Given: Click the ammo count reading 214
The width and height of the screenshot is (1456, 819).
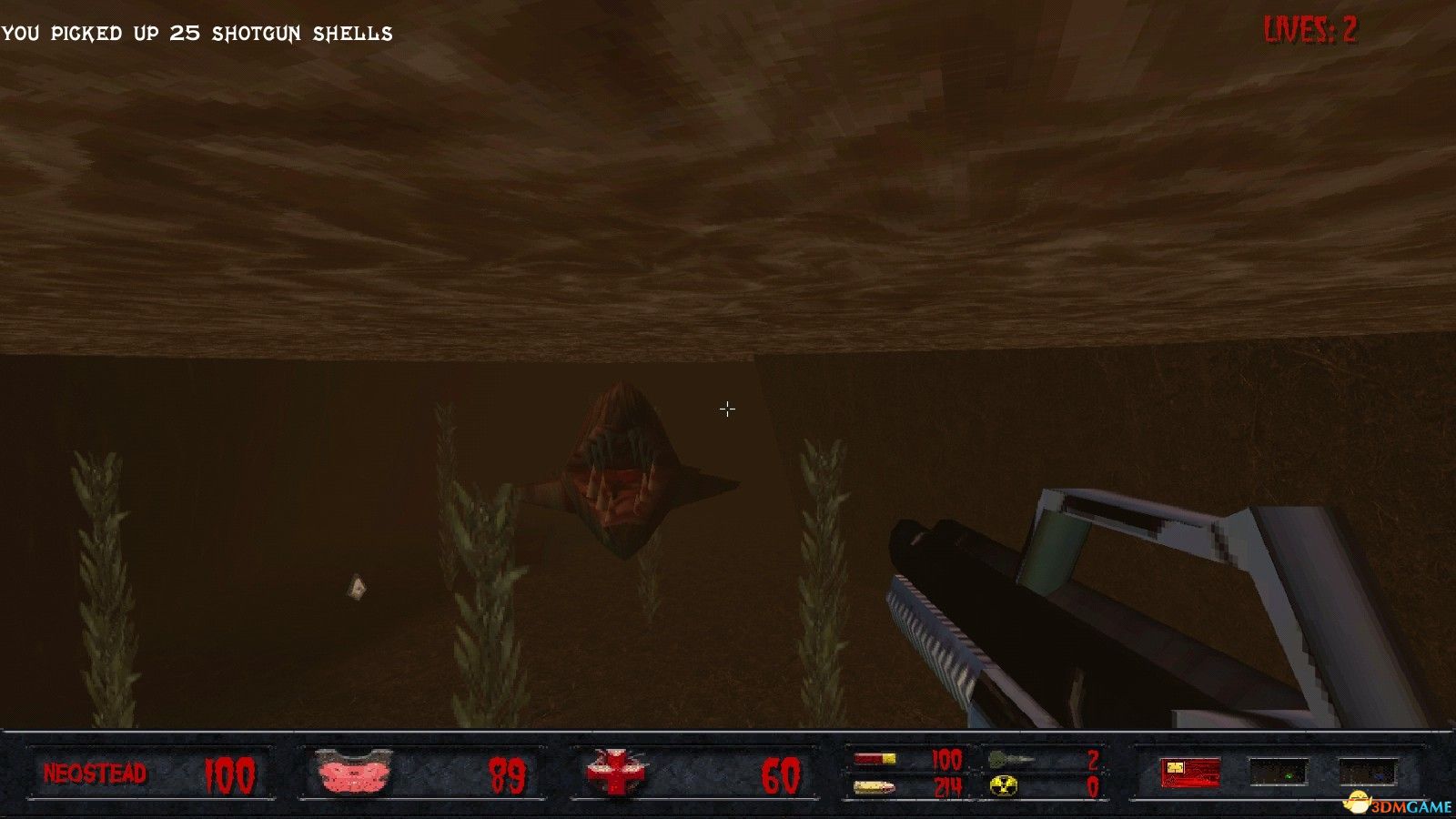Looking at the screenshot, I should (948, 786).
